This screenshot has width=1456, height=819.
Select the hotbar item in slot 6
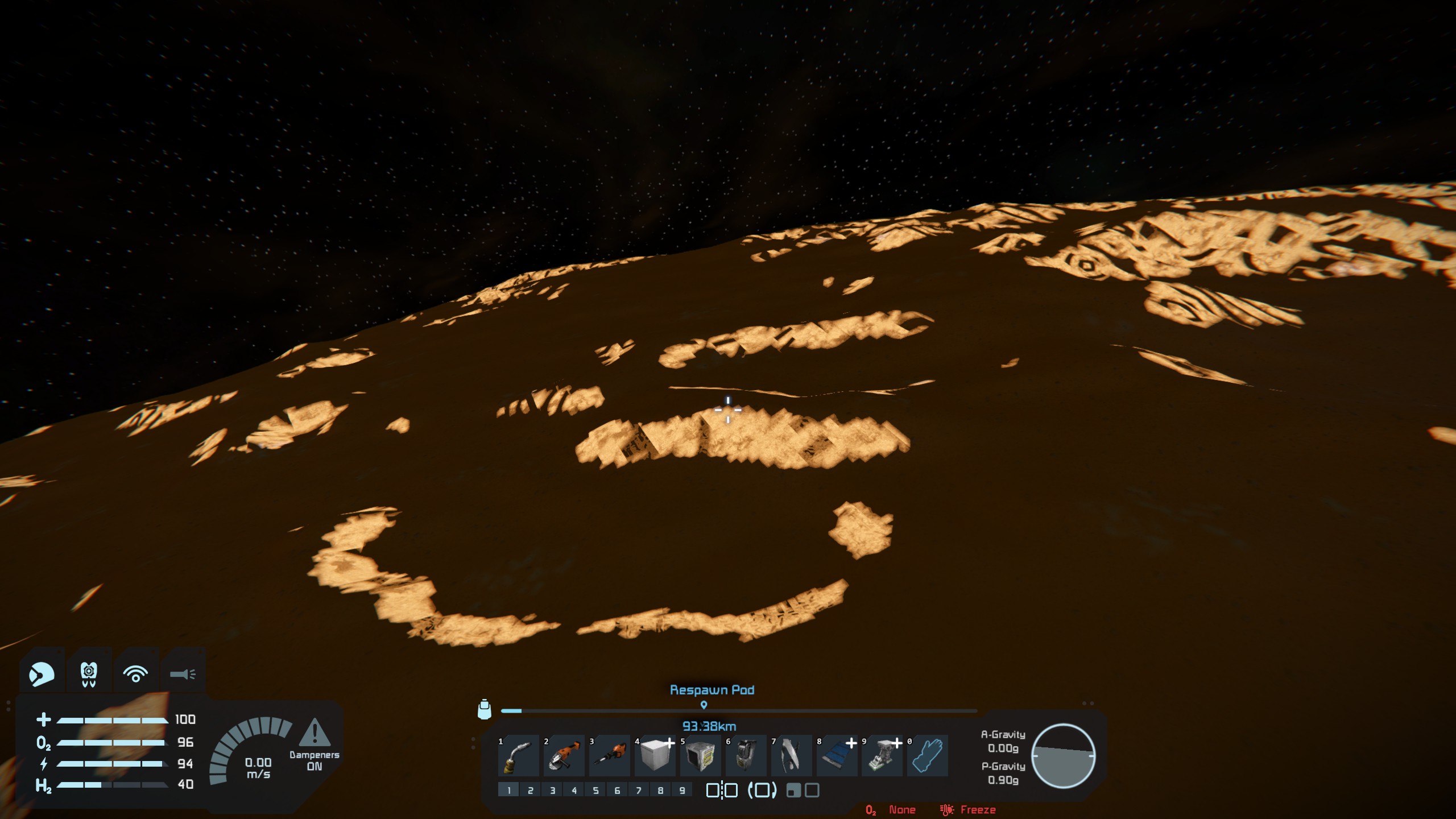tap(746, 756)
